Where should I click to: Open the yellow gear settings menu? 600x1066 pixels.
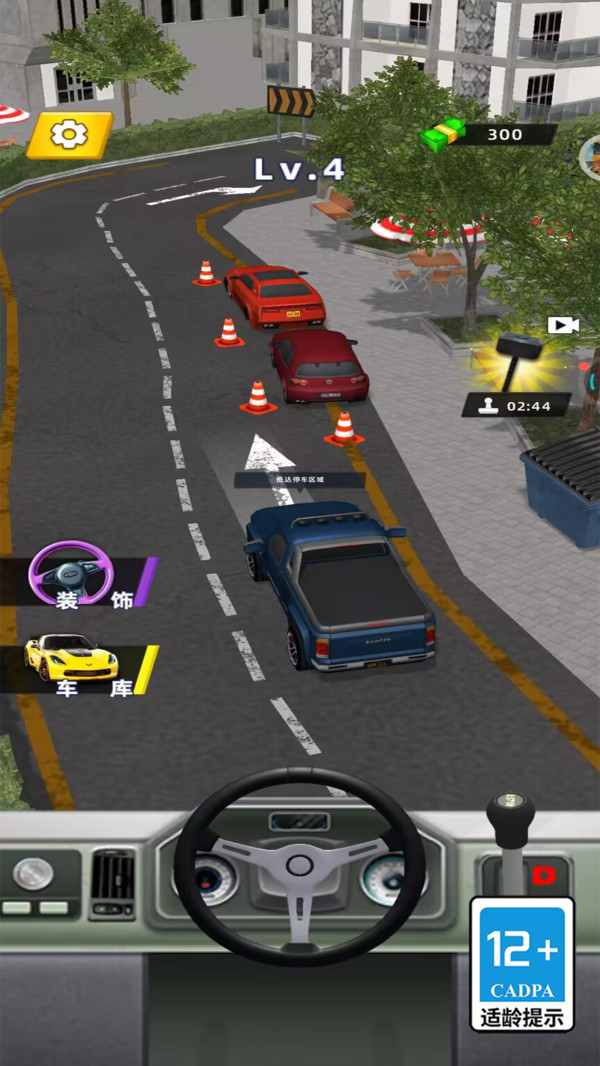pyautogui.click(x=69, y=135)
